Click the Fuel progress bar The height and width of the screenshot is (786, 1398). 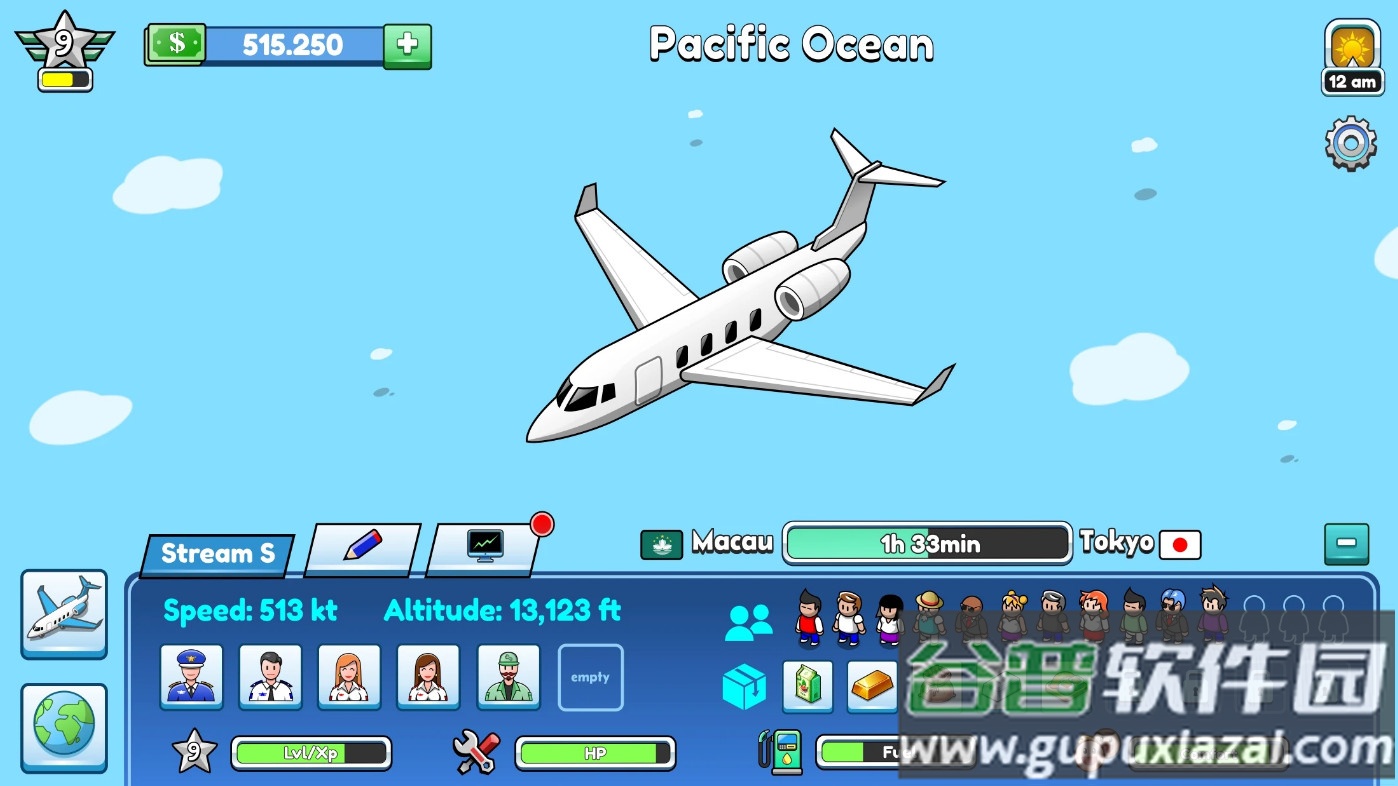[880, 752]
